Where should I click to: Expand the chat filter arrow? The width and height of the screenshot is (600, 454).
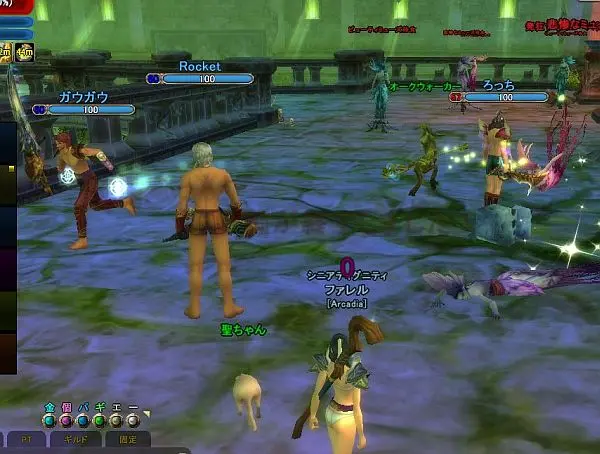[x=145, y=413]
